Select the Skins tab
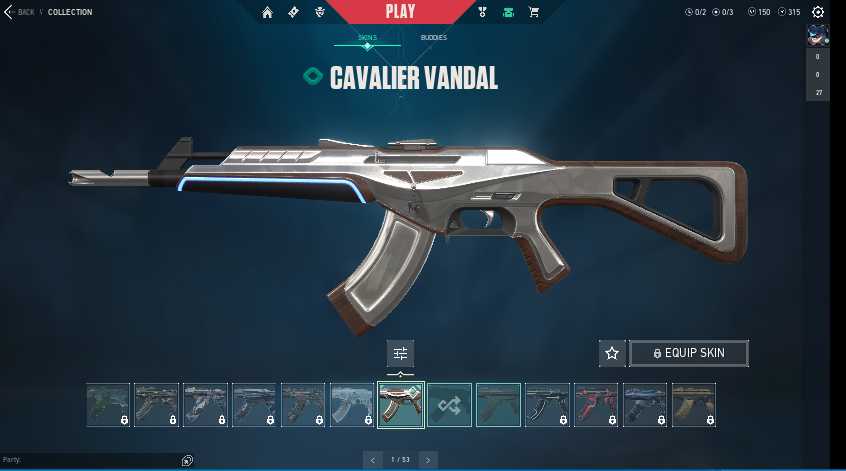Image resolution: width=846 pixels, height=471 pixels. point(368,38)
